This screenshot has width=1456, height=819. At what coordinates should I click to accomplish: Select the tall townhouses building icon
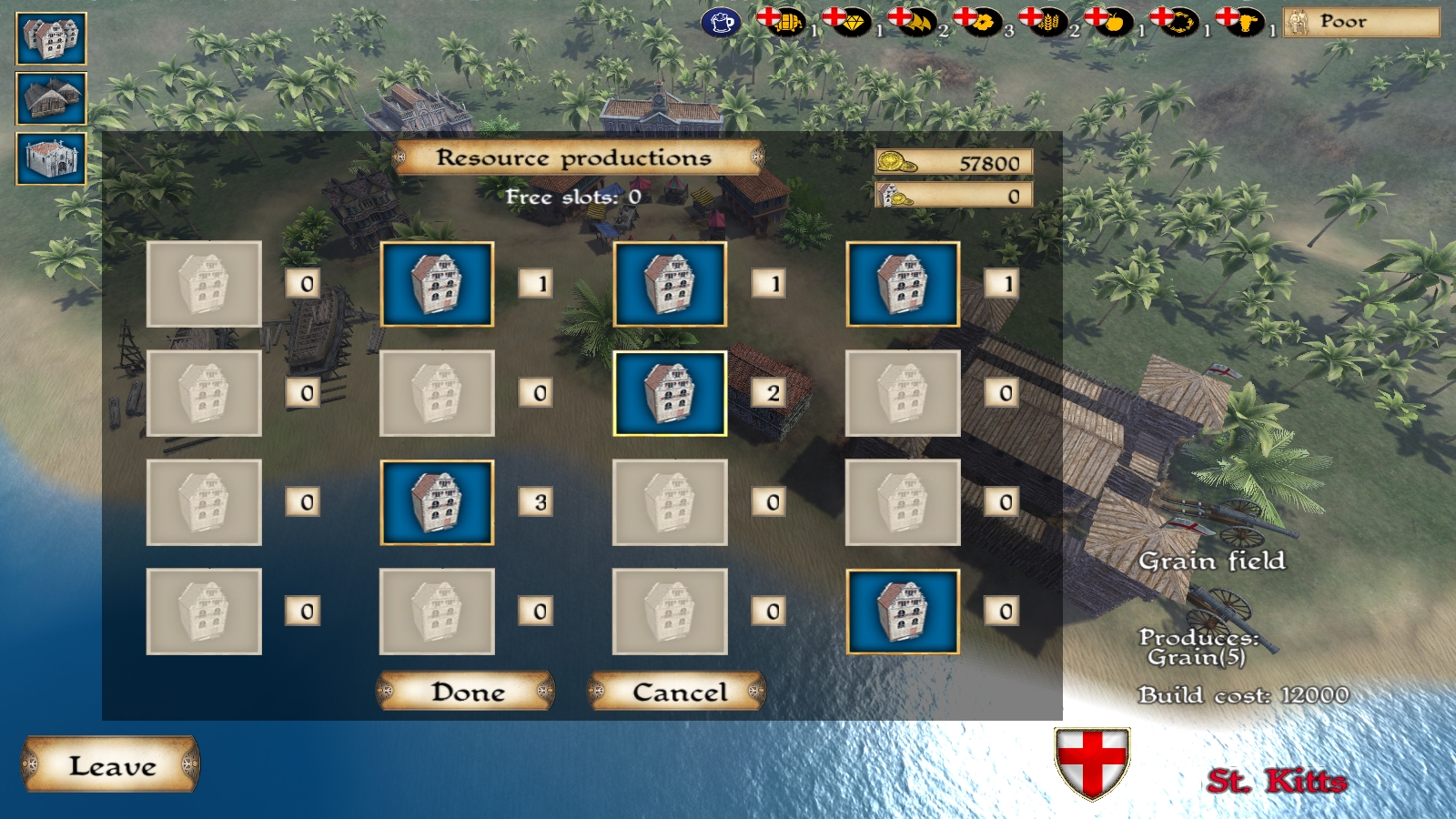click(51, 38)
